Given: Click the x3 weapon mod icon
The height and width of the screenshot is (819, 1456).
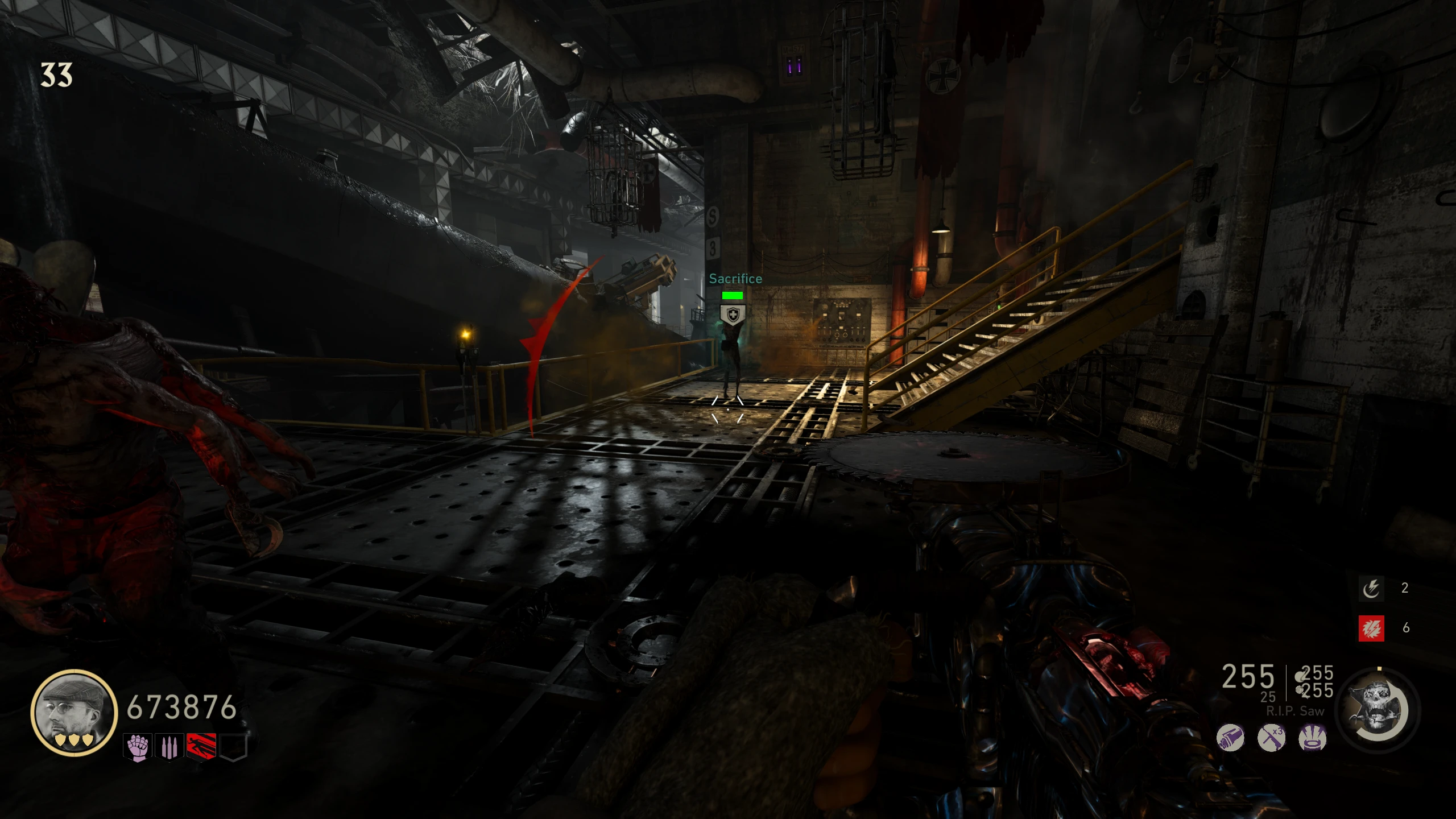Looking at the screenshot, I should (x=1272, y=738).
